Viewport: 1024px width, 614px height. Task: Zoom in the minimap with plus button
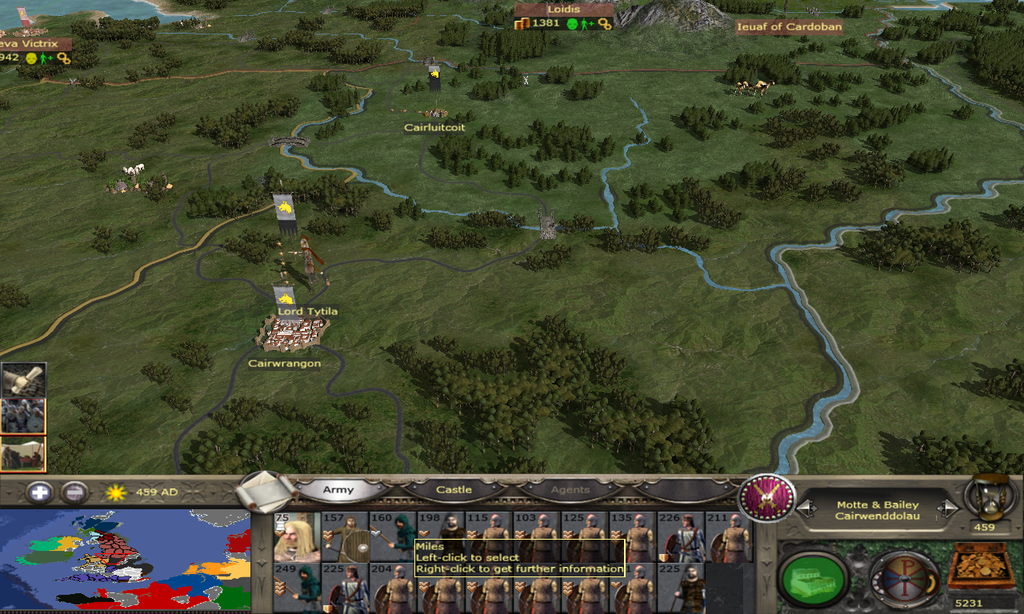(x=39, y=492)
